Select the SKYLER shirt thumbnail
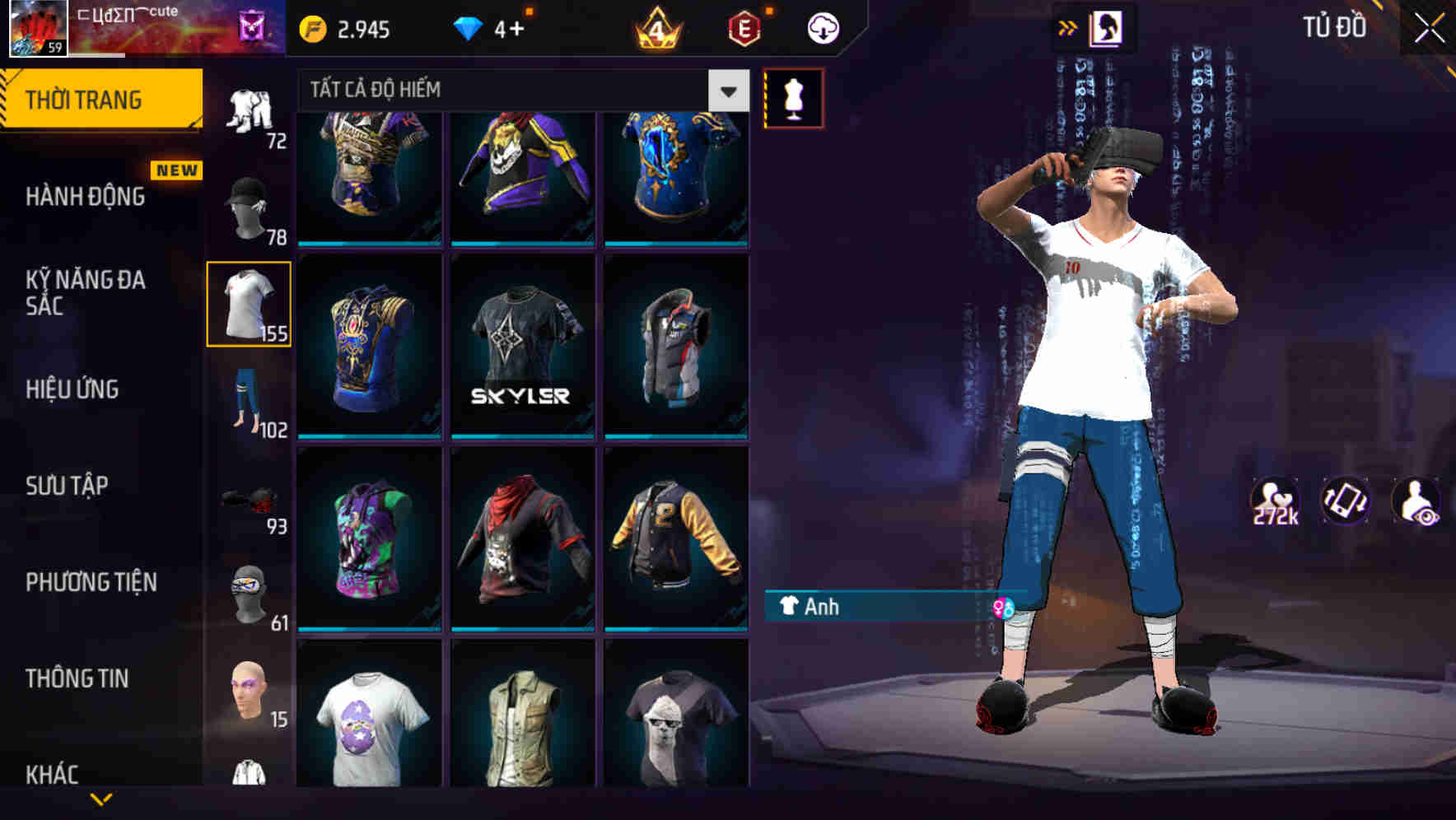The image size is (1456, 820). (x=521, y=346)
